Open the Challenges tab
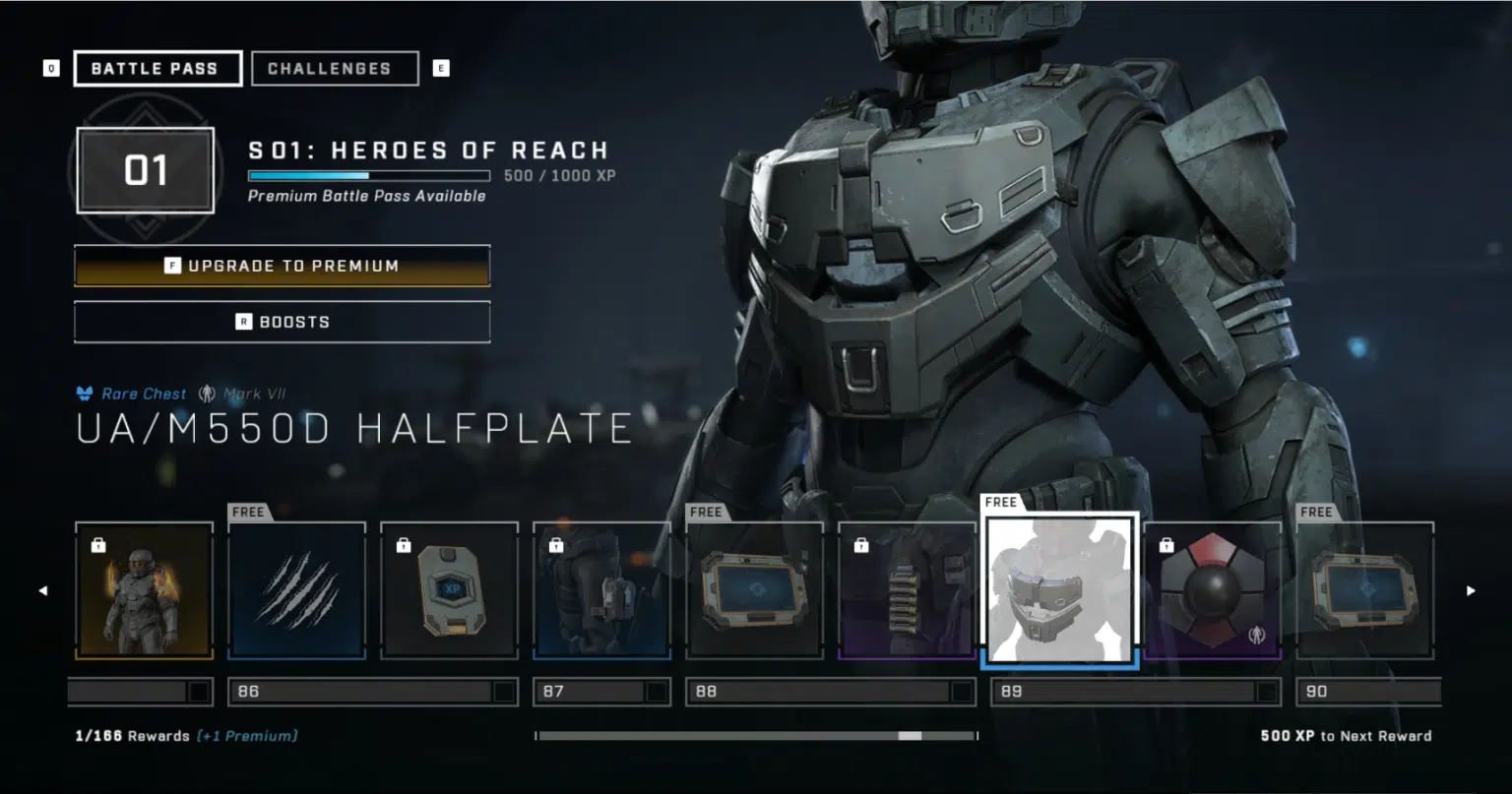This screenshot has width=1512, height=794. (x=335, y=69)
